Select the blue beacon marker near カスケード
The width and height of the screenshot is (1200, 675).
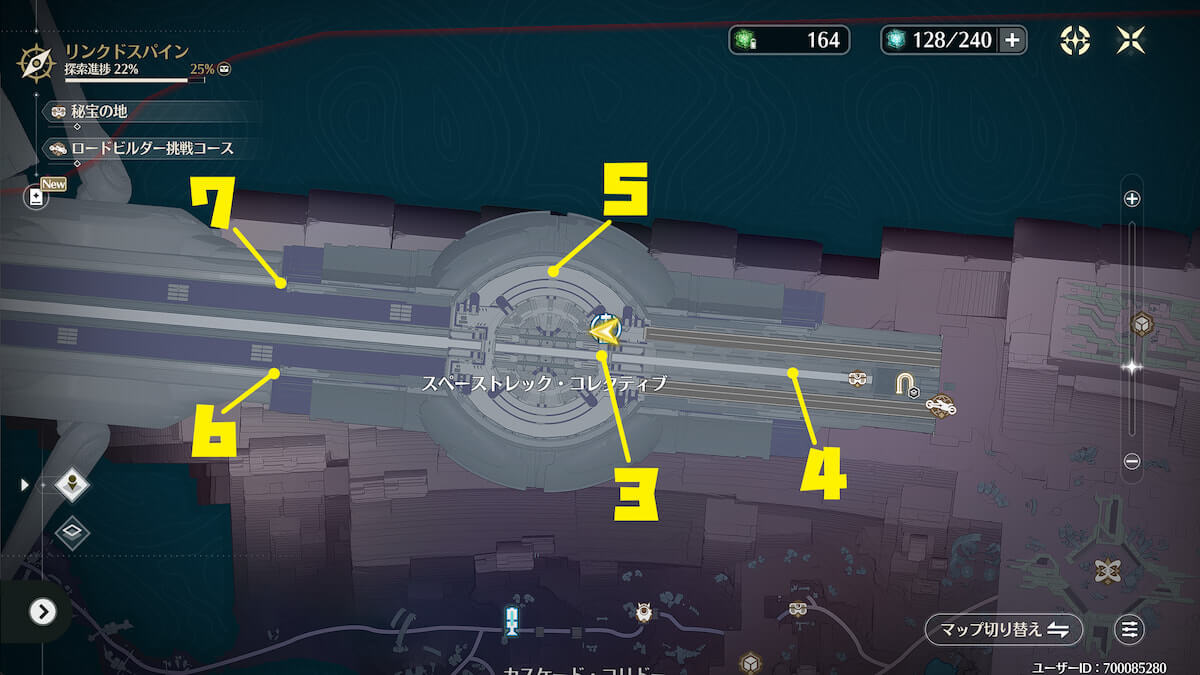(512, 620)
